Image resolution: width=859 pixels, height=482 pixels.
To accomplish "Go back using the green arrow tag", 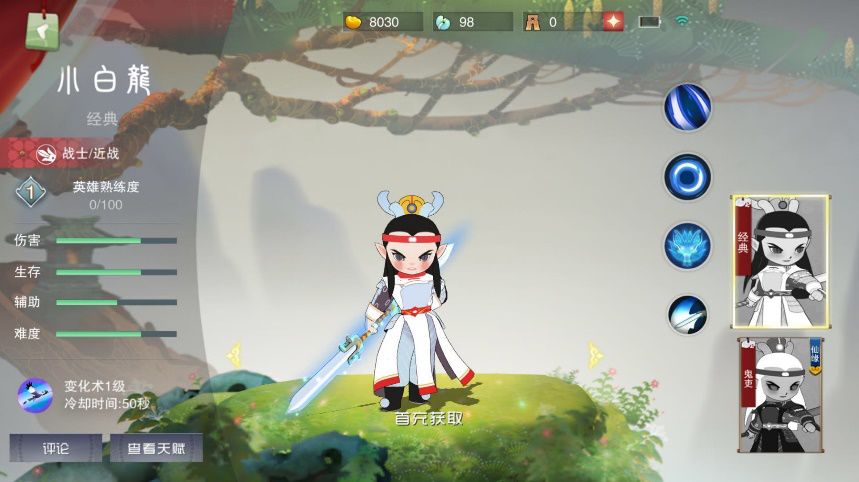I will click(x=41, y=29).
